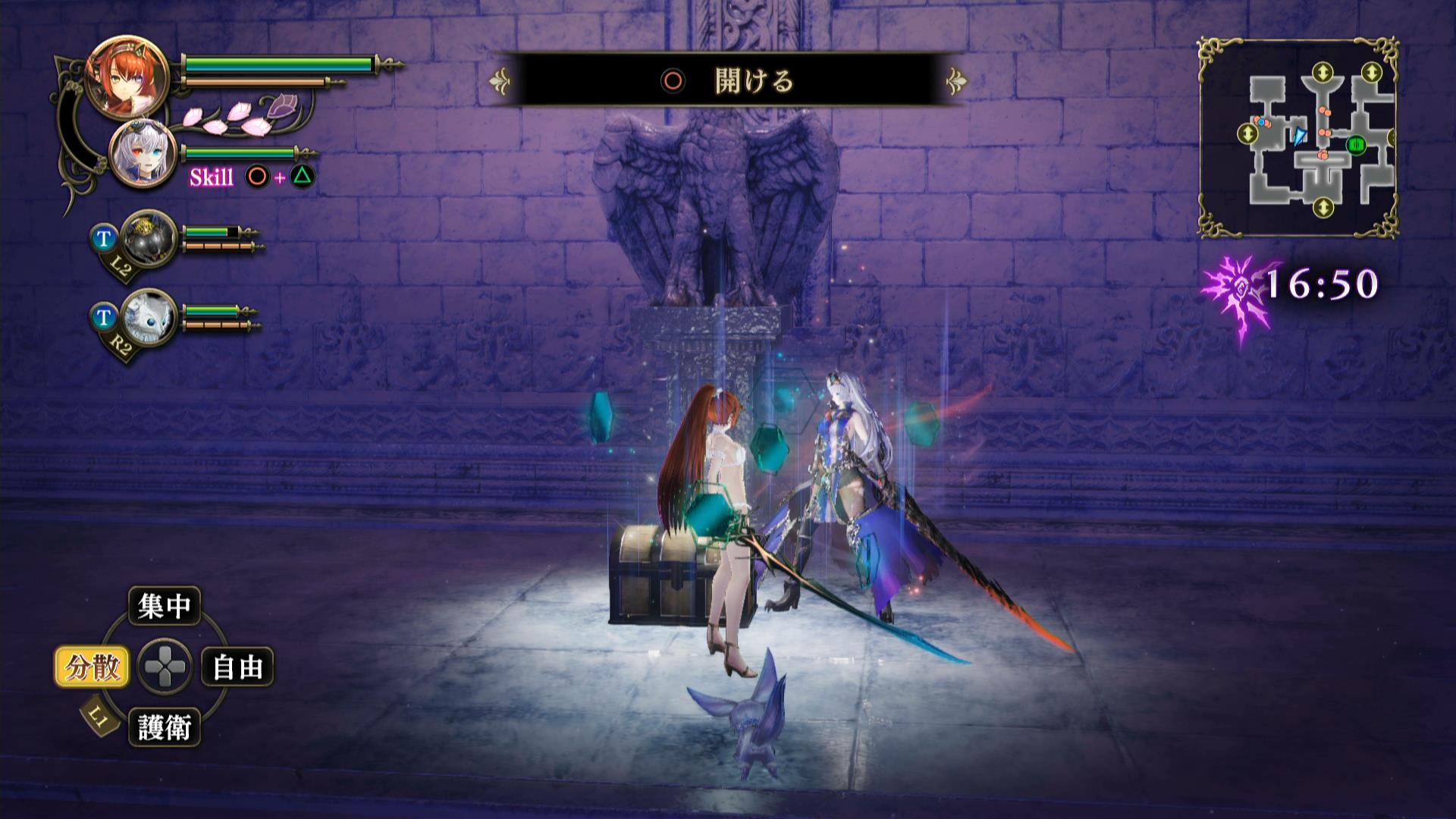Activate the 護衛 tactic command
1456x819 pixels.
pyautogui.click(x=164, y=728)
